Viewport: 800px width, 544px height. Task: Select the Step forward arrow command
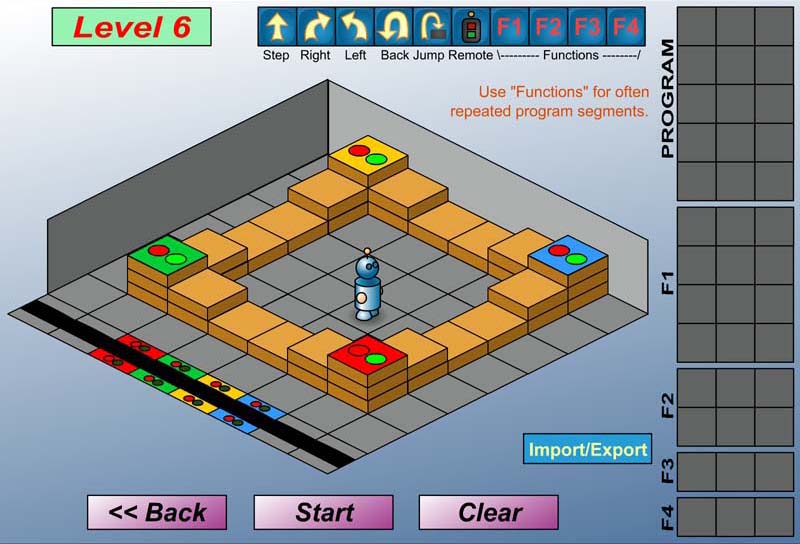[x=276, y=26]
